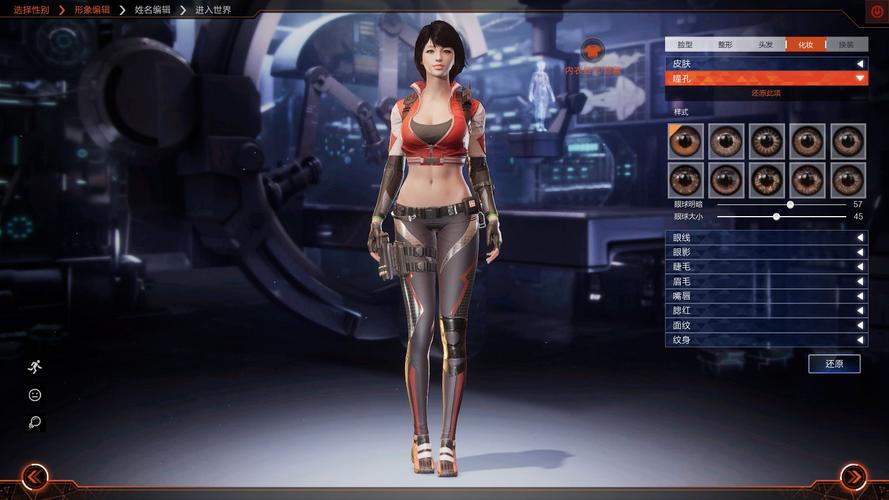Image resolution: width=889 pixels, height=500 pixels.
Task: Open the 嘴唇 lips section
Action: coord(766,296)
